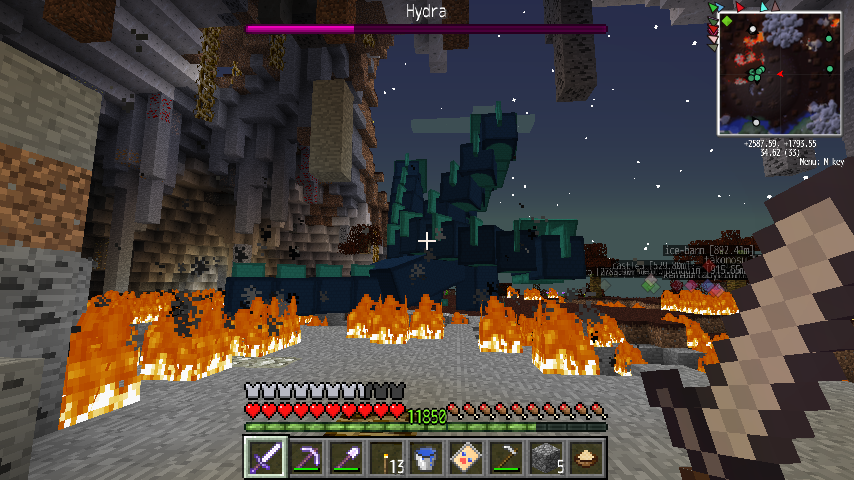854x480 pixels.
Task: Select the iron pickaxe hotbar slot
Action: [506, 458]
